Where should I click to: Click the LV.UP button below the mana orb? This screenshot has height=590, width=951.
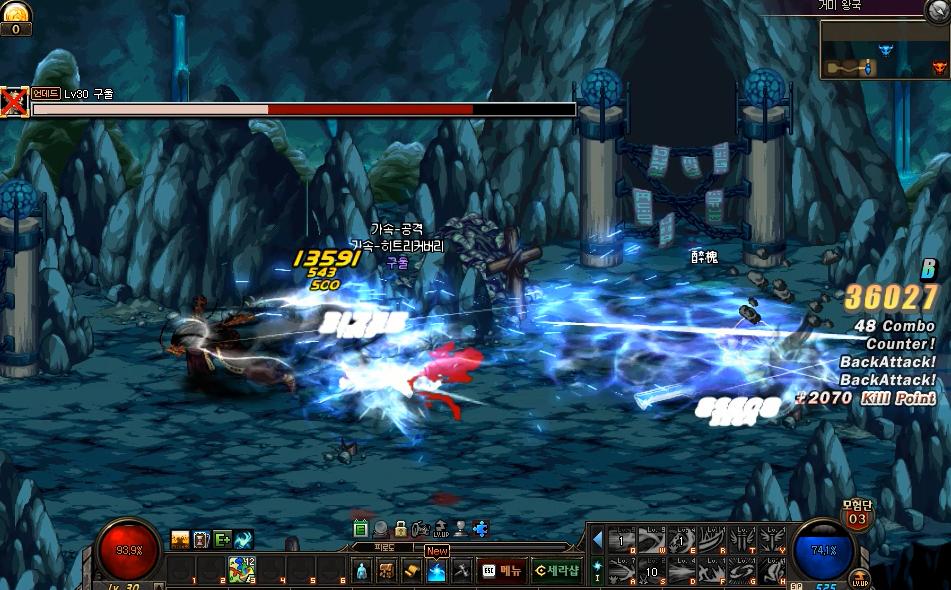click(859, 580)
